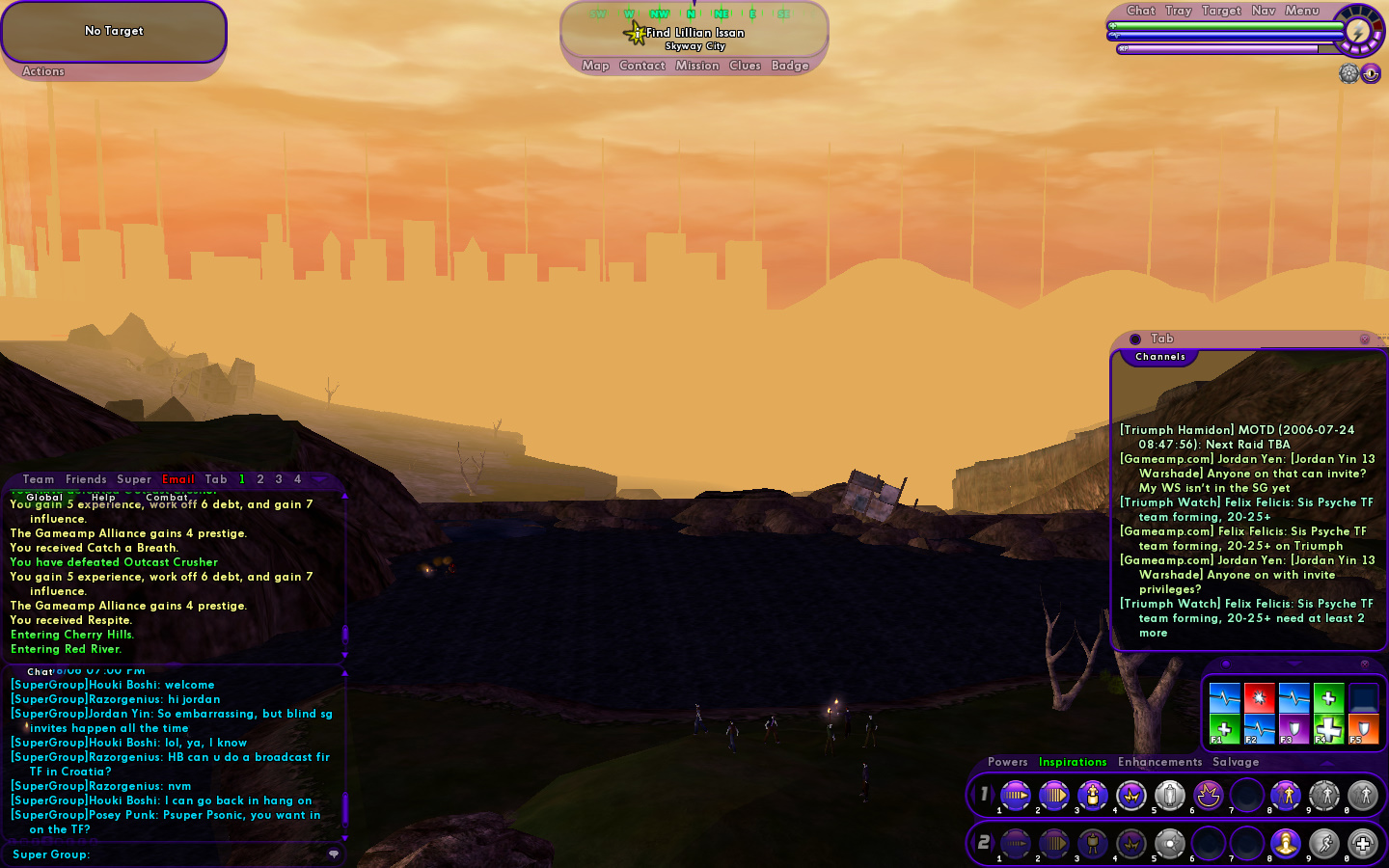Screen dimensions: 1389x868
Task: View the Badge list
Action: pos(790,66)
